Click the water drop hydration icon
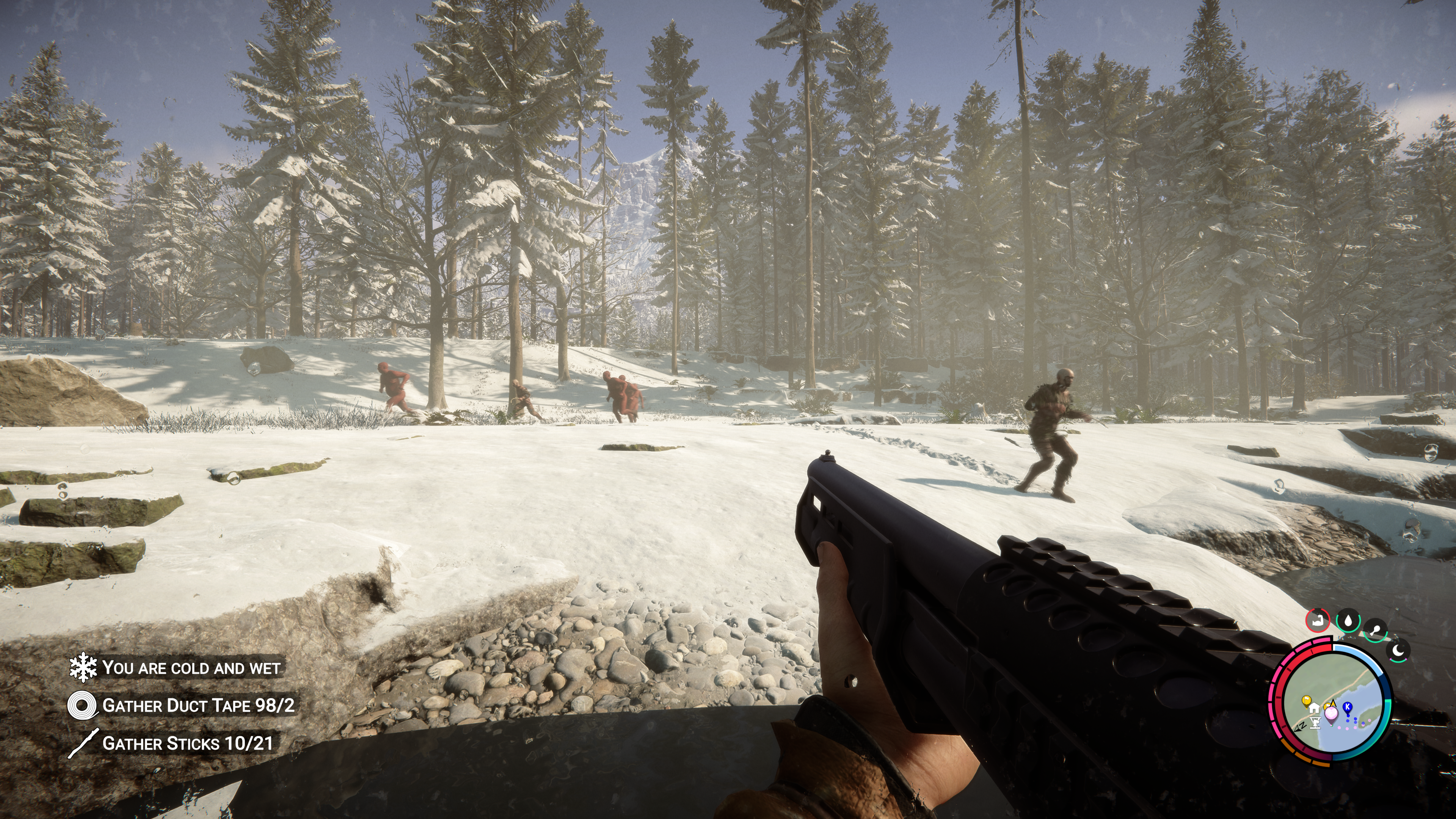 click(x=1348, y=621)
